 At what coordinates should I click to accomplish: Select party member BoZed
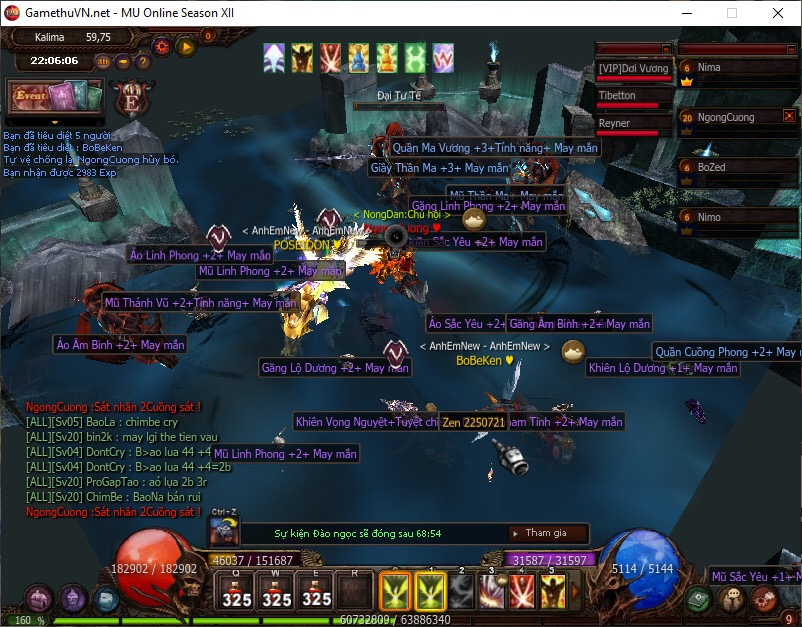(x=735, y=168)
